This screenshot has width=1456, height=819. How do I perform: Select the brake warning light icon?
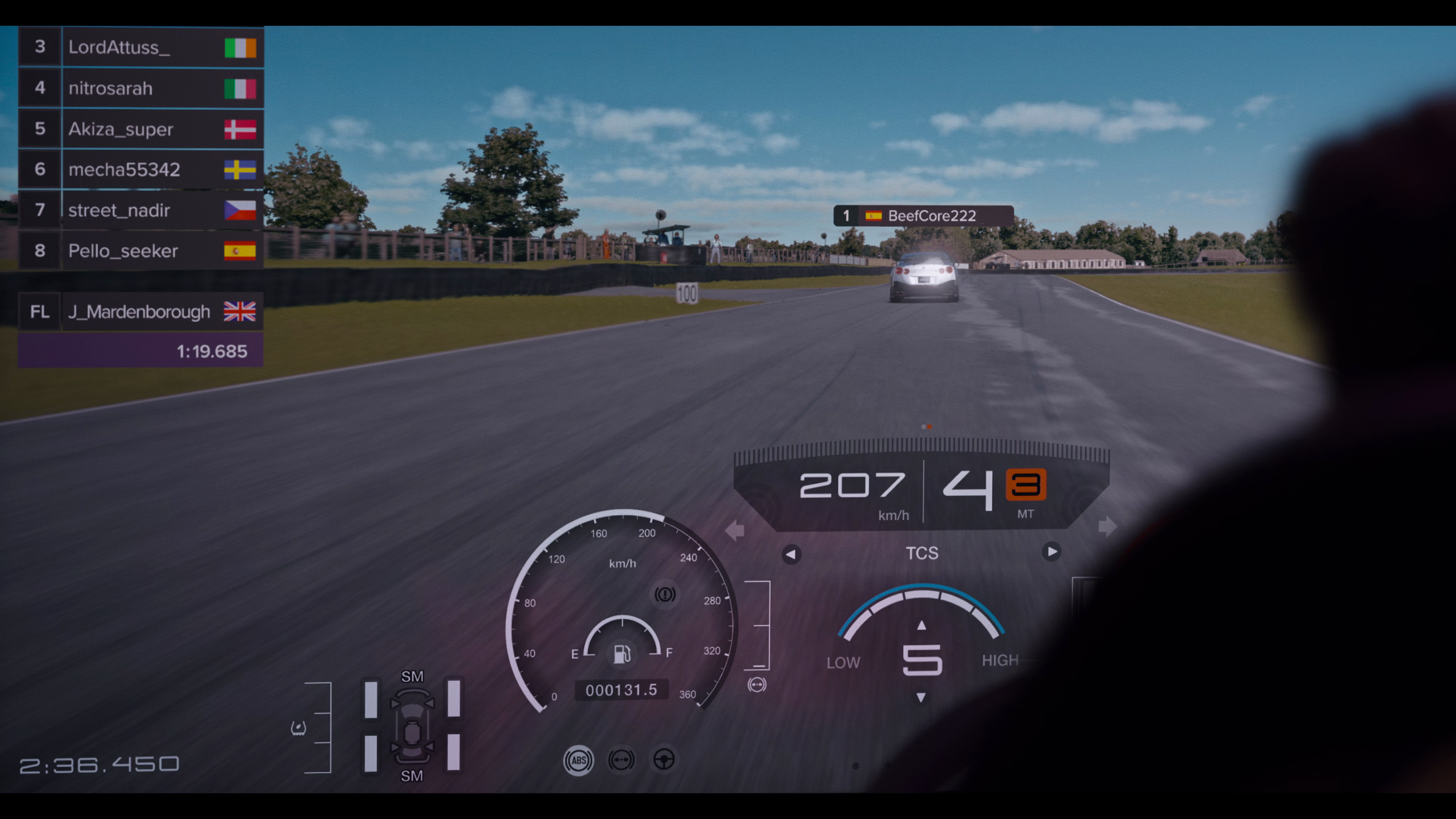tap(665, 594)
